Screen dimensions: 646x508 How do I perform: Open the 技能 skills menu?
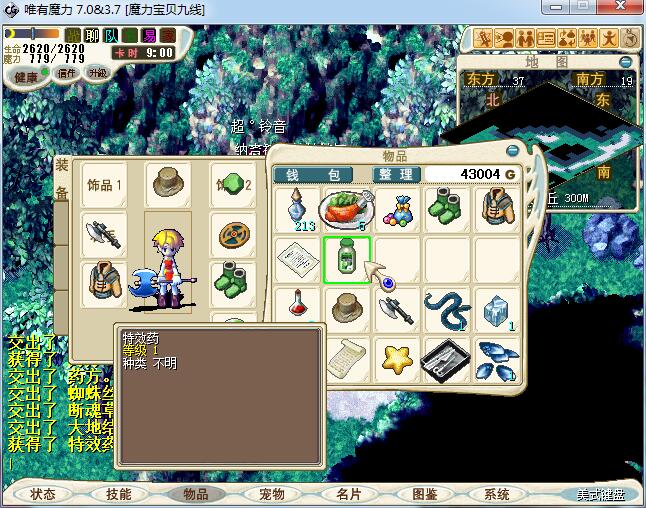[119, 494]
